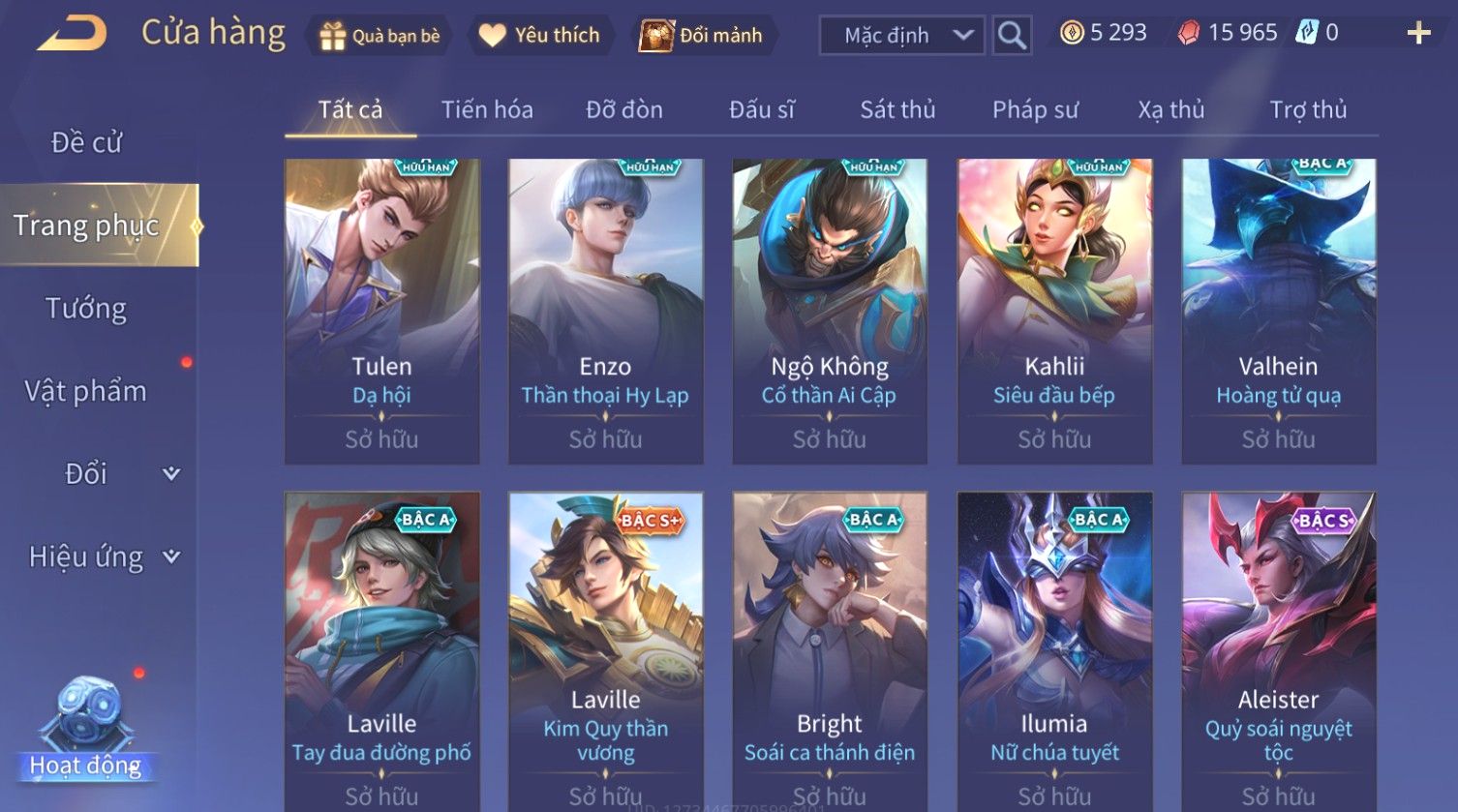1458x812 pixels.
Task: Select the Tulen Dạ hội skin card
Action: click(x=381, y=310)
